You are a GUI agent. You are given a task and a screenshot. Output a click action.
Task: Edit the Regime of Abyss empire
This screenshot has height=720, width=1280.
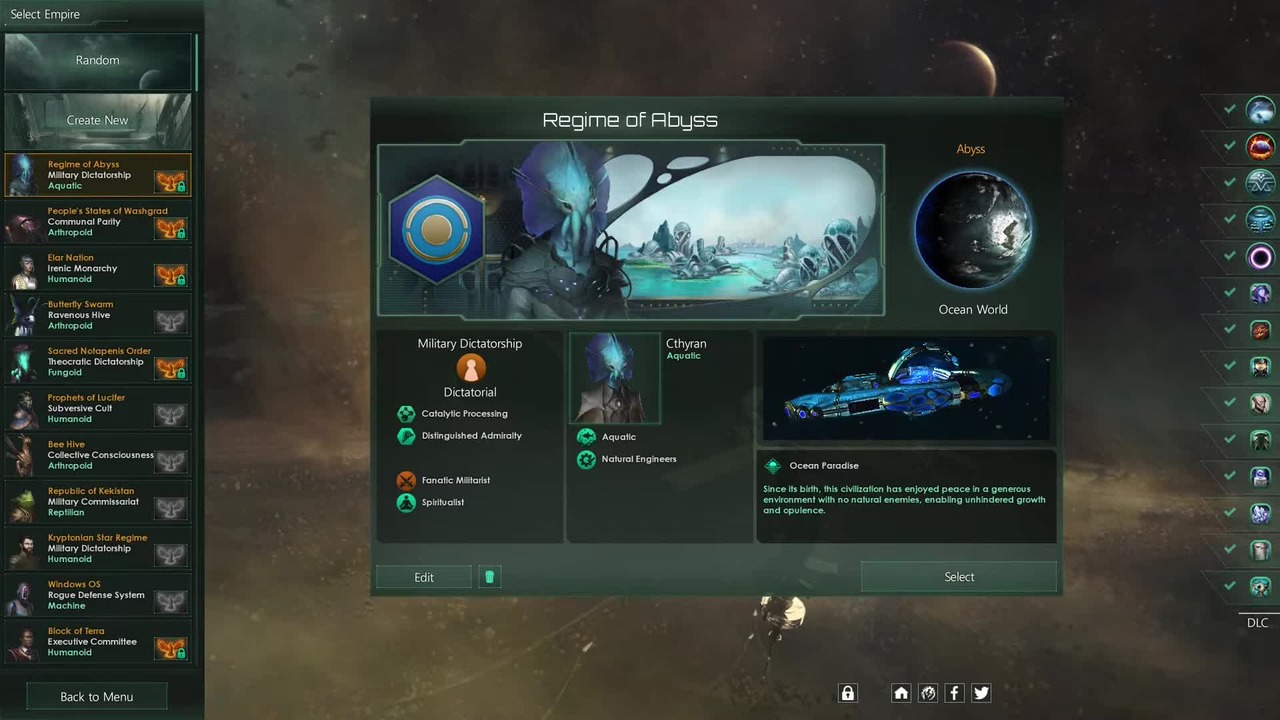[424, 577]
